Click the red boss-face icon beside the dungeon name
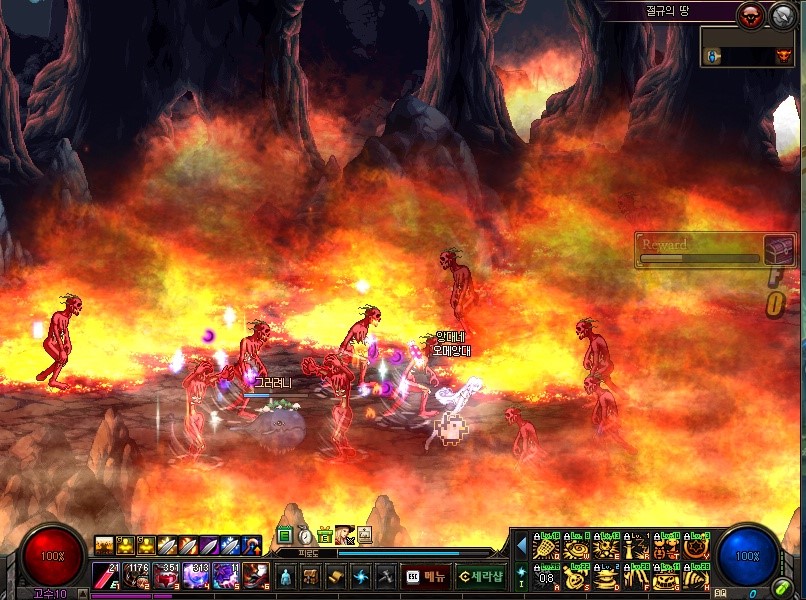Viewport: 806px width, 600px height. pyautogui.click(x=749, y=14)
